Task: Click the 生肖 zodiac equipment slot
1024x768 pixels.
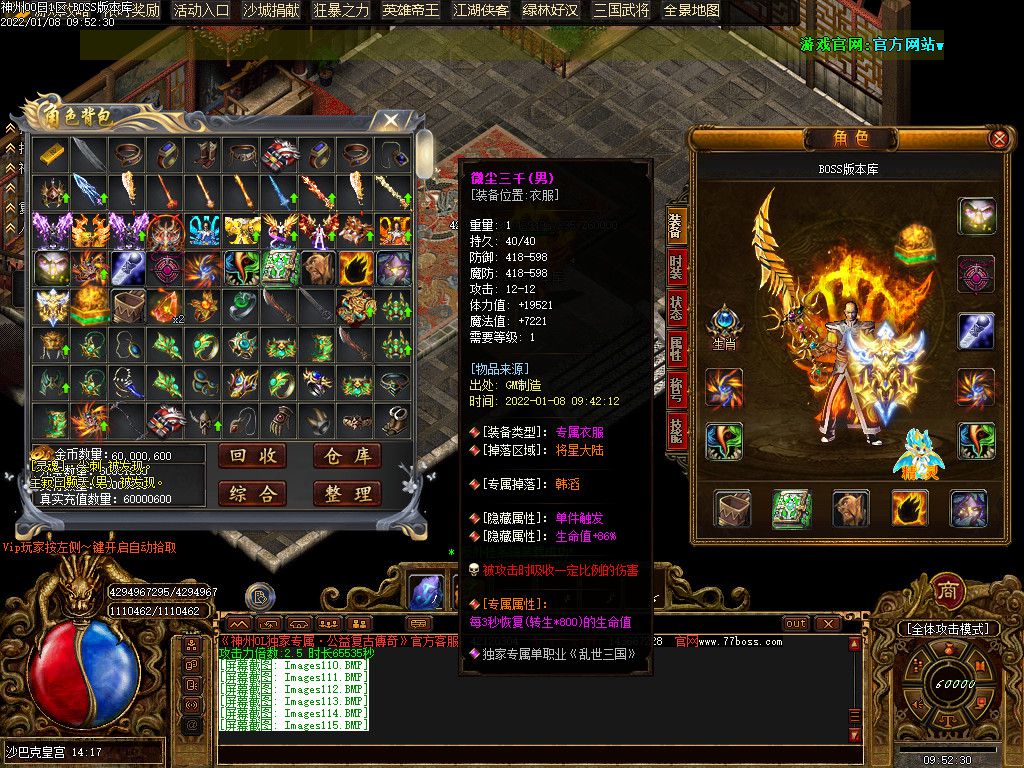Action: (722, 326)
